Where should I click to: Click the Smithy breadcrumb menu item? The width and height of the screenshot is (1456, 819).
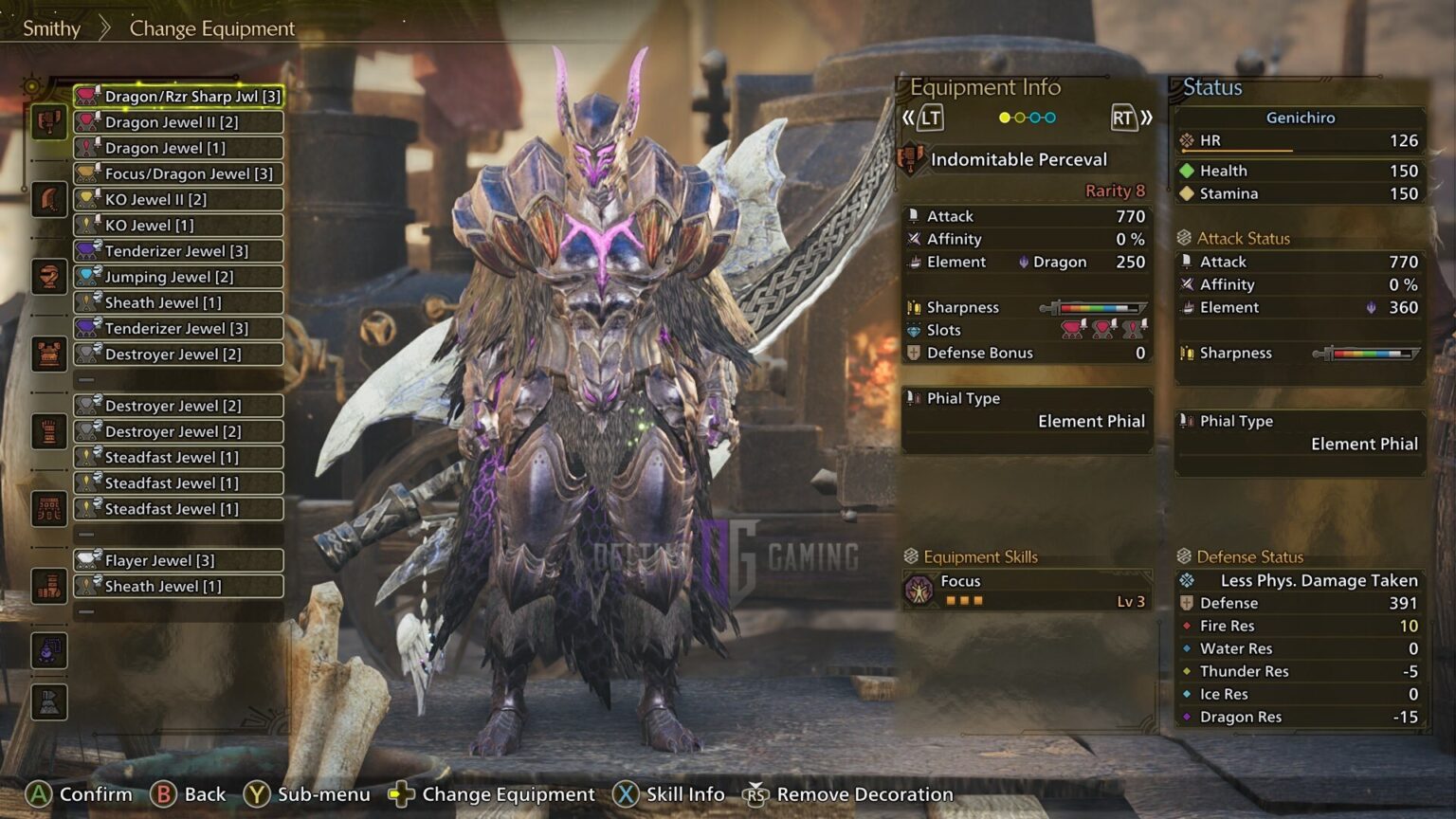click(52, 28)
